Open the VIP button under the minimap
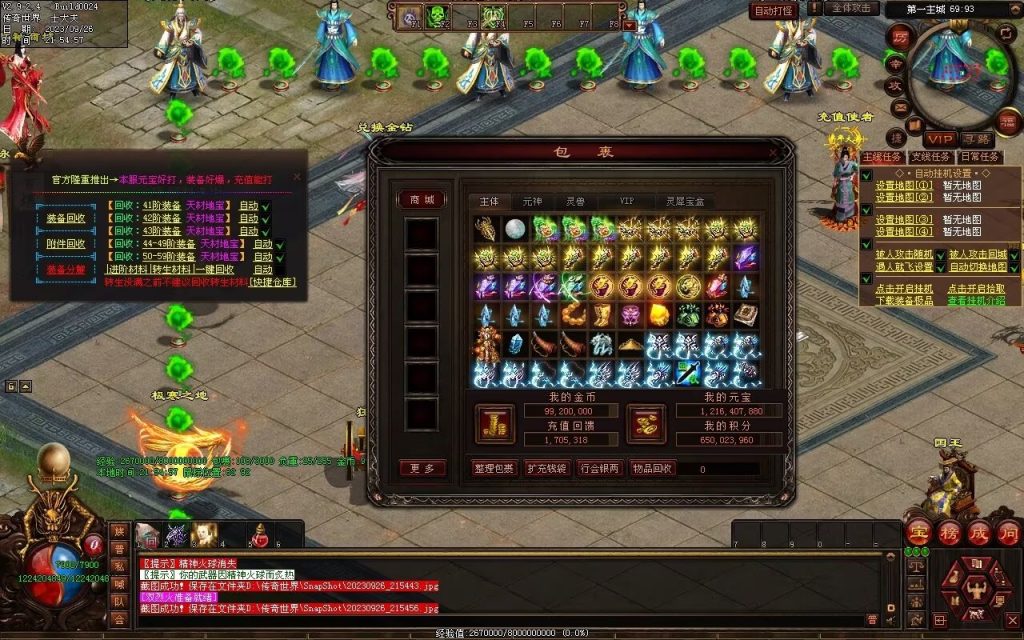 (938, 139)
